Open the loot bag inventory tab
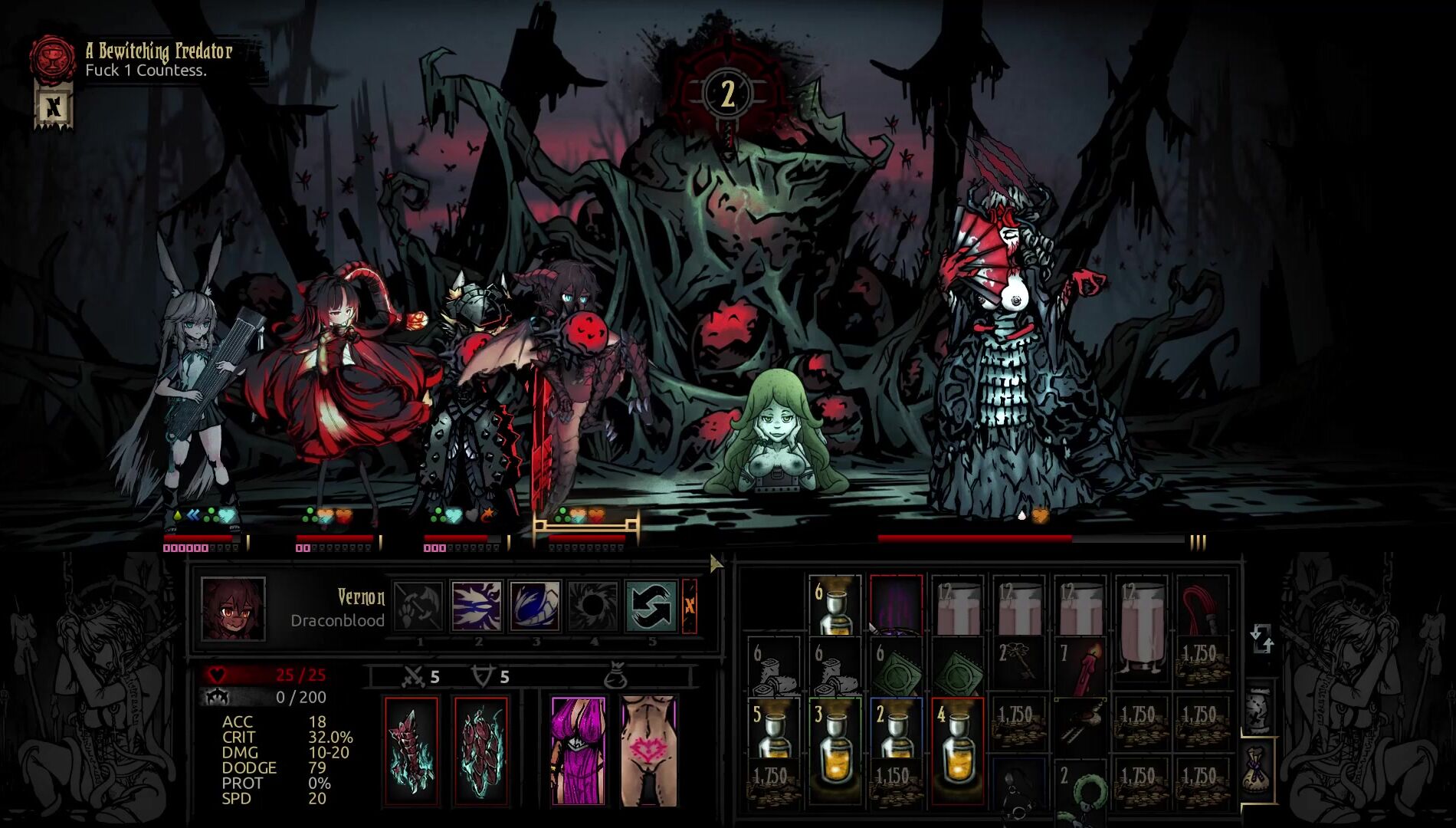Screen dimensions: 1456x828 point(1257,770)
